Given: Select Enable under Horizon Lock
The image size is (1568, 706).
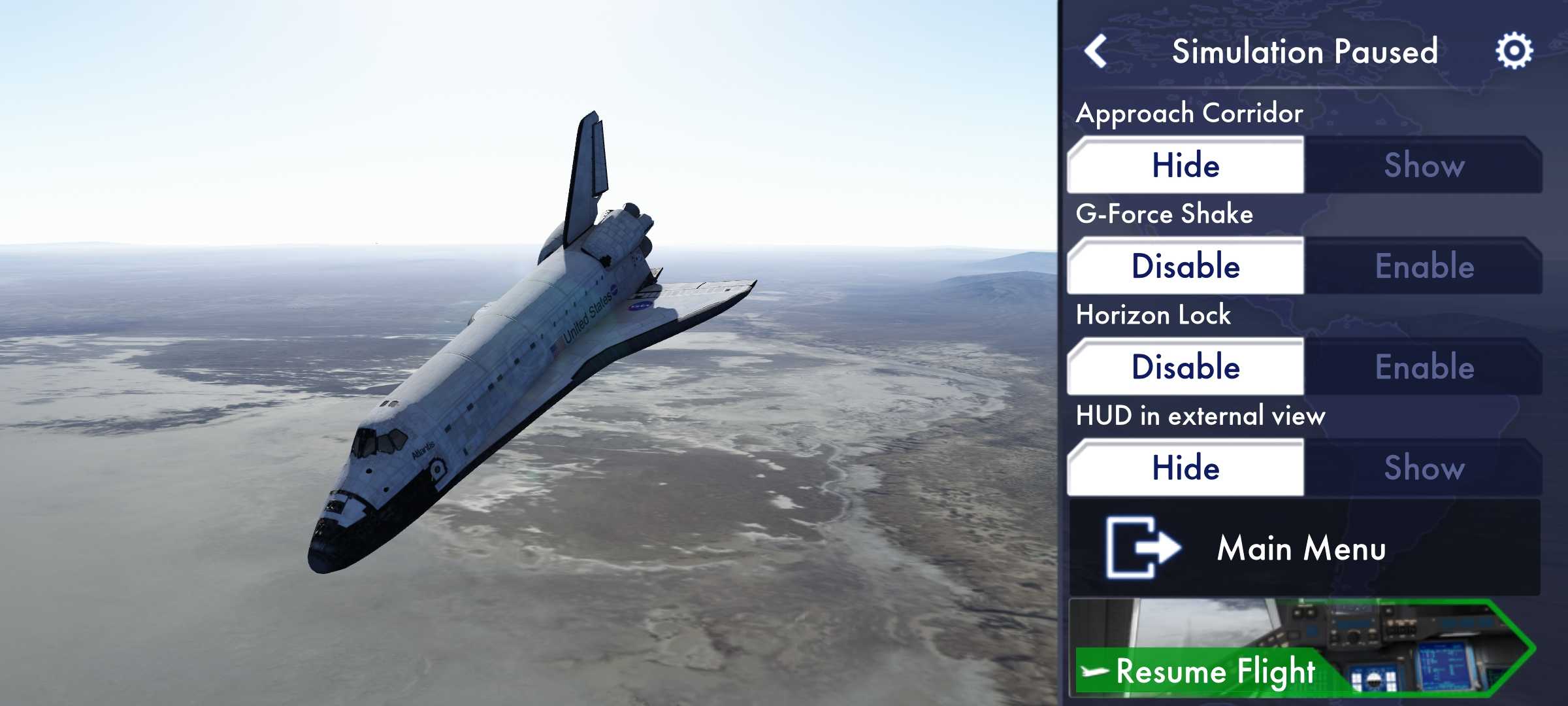Looking at the screenshot, I should click(1424, 367).
